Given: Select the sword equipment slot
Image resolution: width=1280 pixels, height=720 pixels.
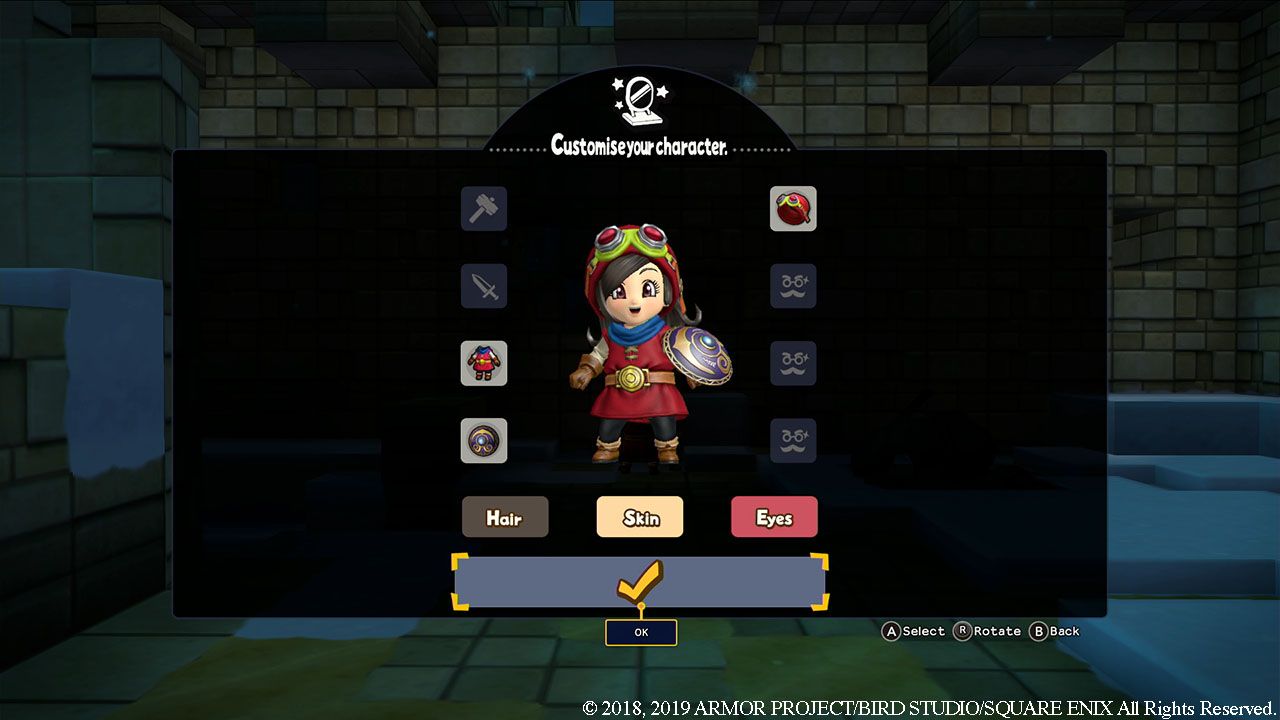Looking at the screenshot, I should [x=483, y=287].
